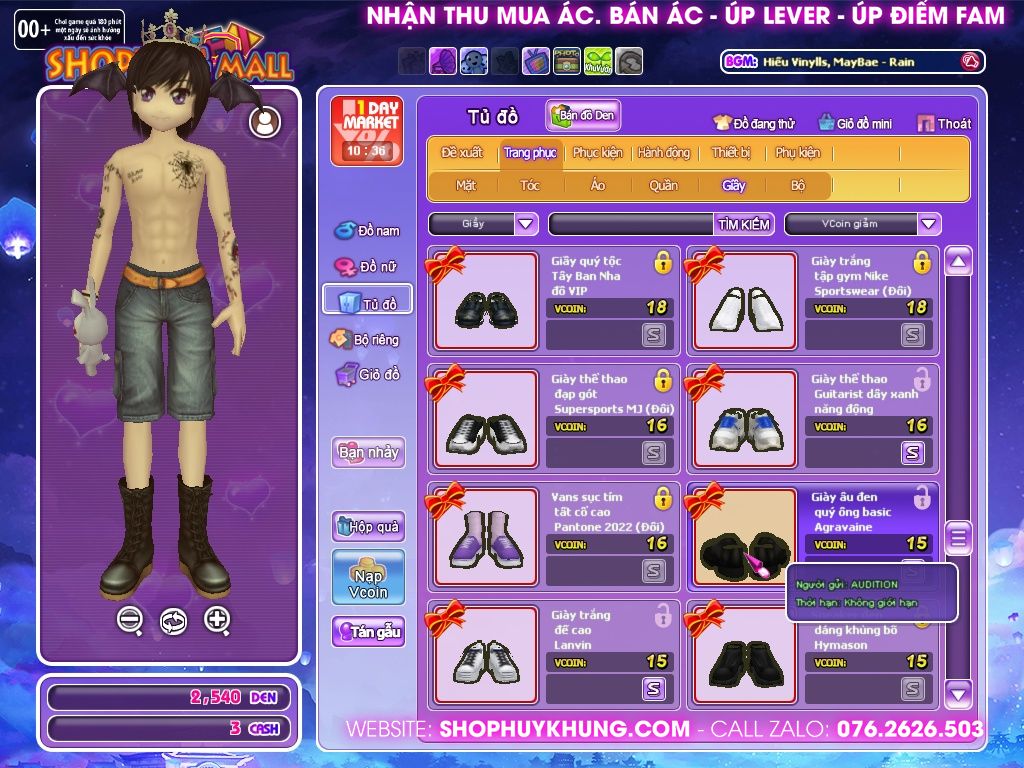Click the TÌM KIẾM search button
This screenshot has height=768, width=1024.
pos(743,224)
